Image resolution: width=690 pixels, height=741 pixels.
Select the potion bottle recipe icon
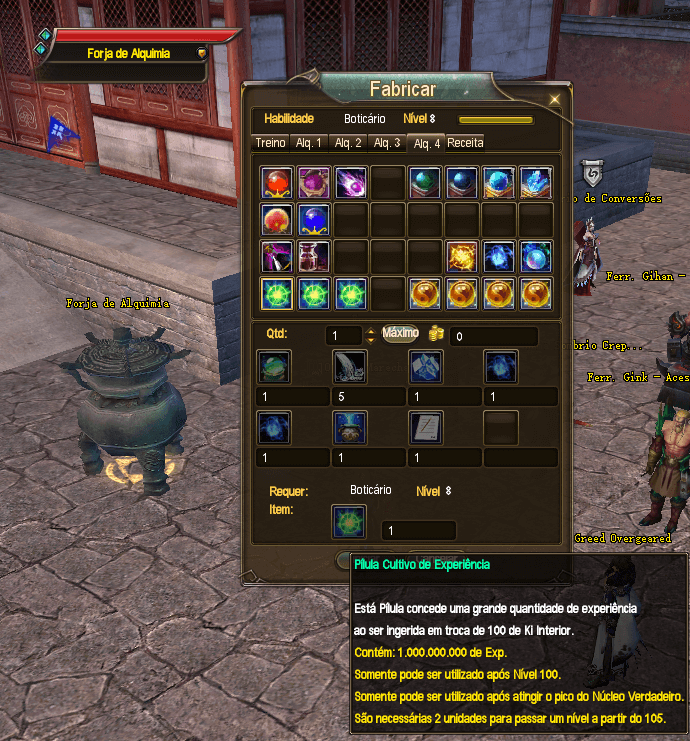313,256
